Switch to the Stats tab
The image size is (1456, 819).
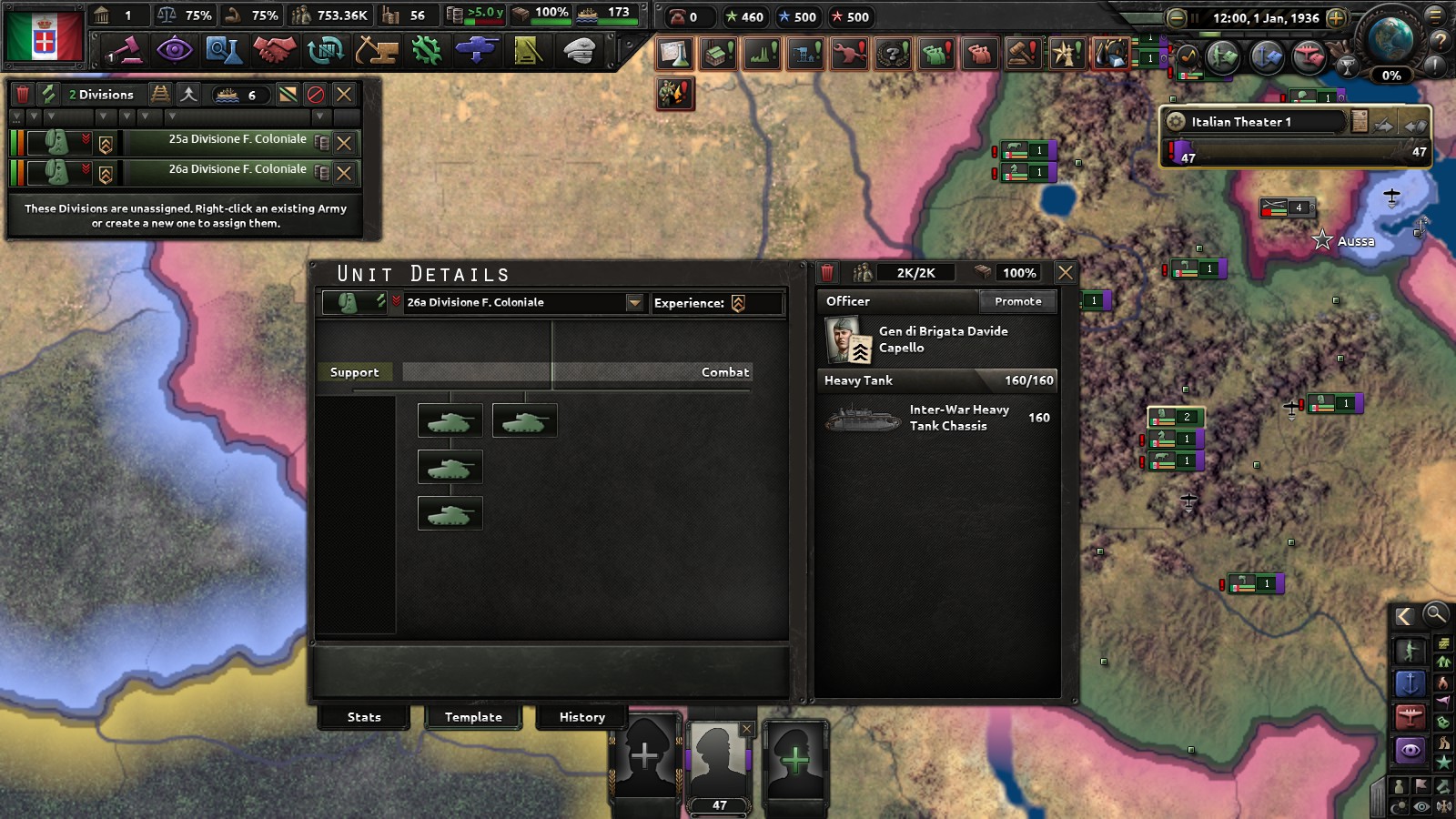point(363,717)
